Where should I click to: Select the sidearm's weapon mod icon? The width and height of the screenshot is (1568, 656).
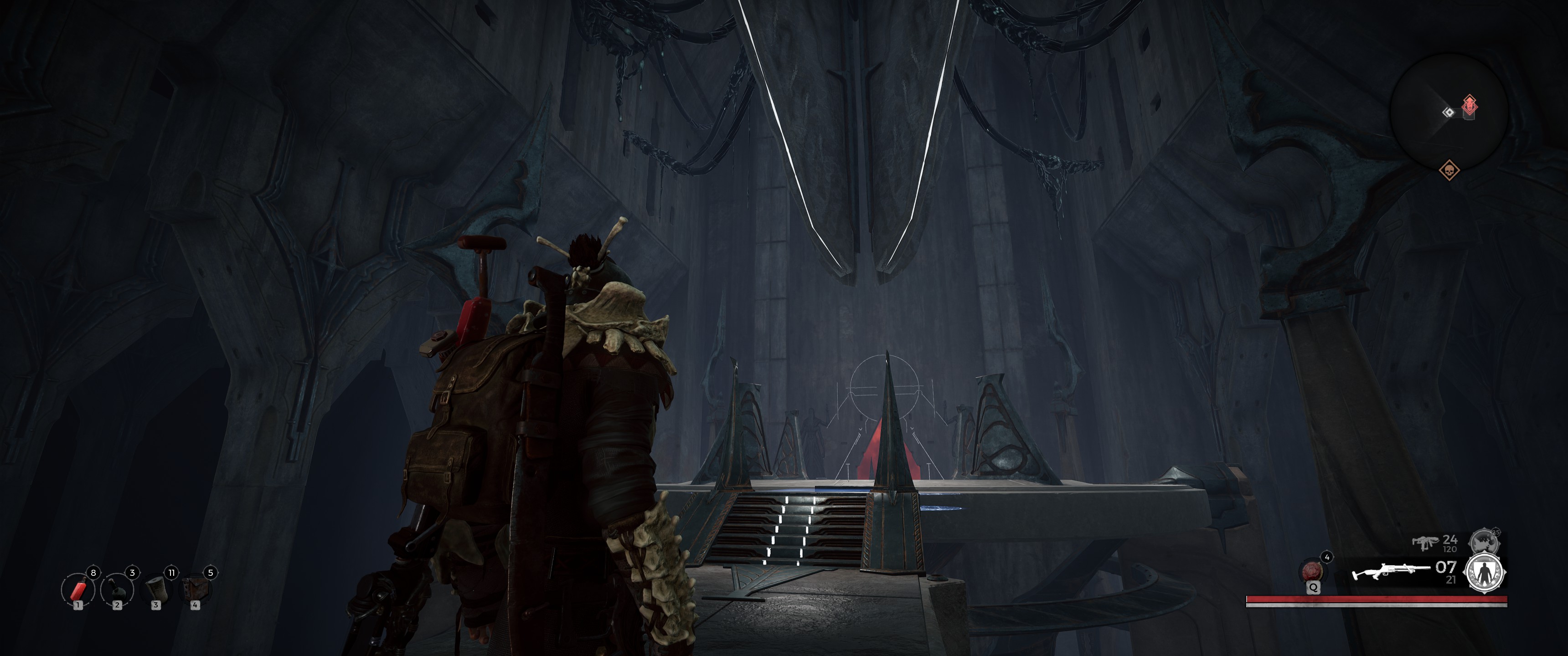[x=1484, y=540]
